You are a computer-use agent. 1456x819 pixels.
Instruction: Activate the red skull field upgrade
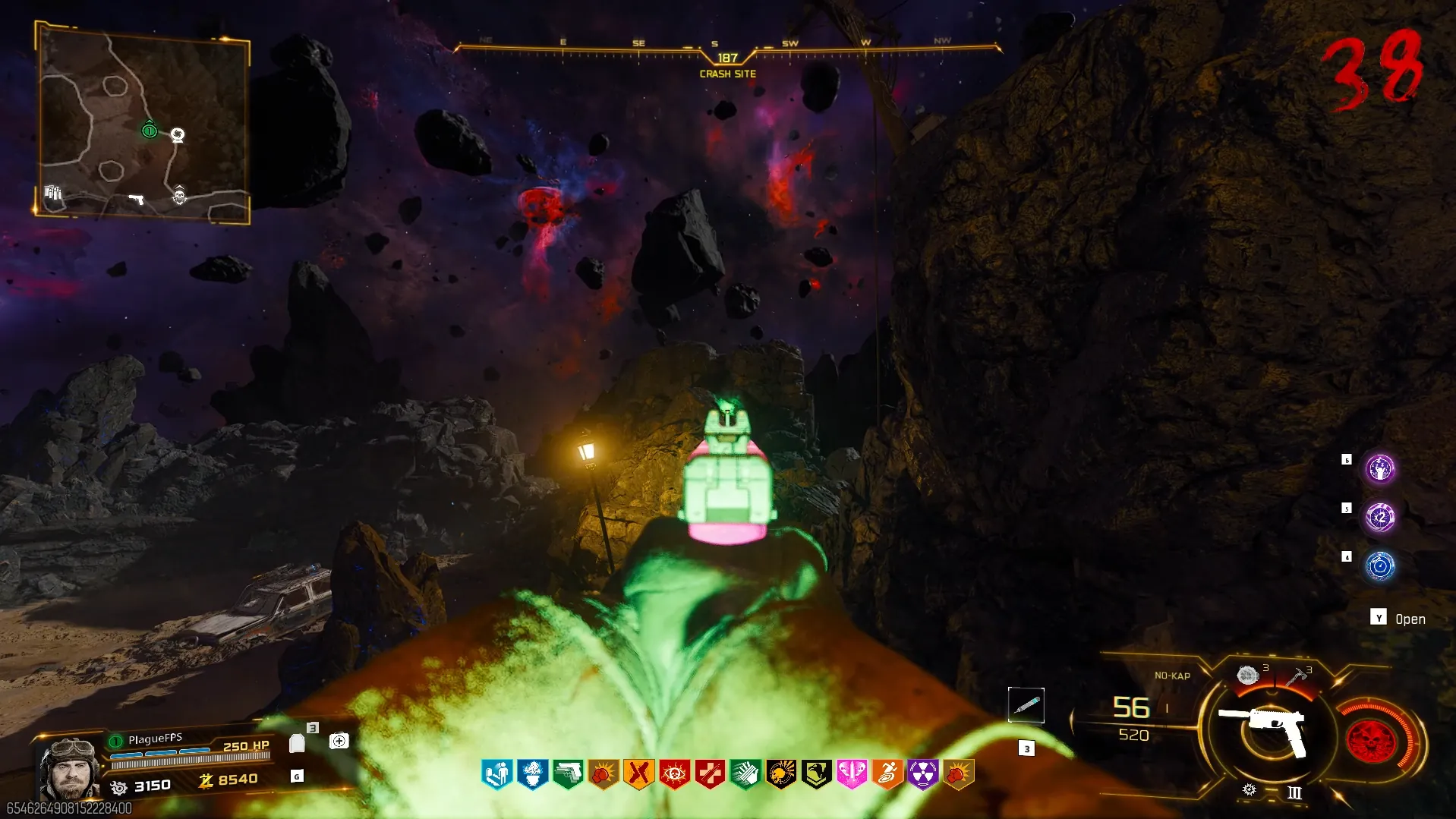(x=1371, y=740)
